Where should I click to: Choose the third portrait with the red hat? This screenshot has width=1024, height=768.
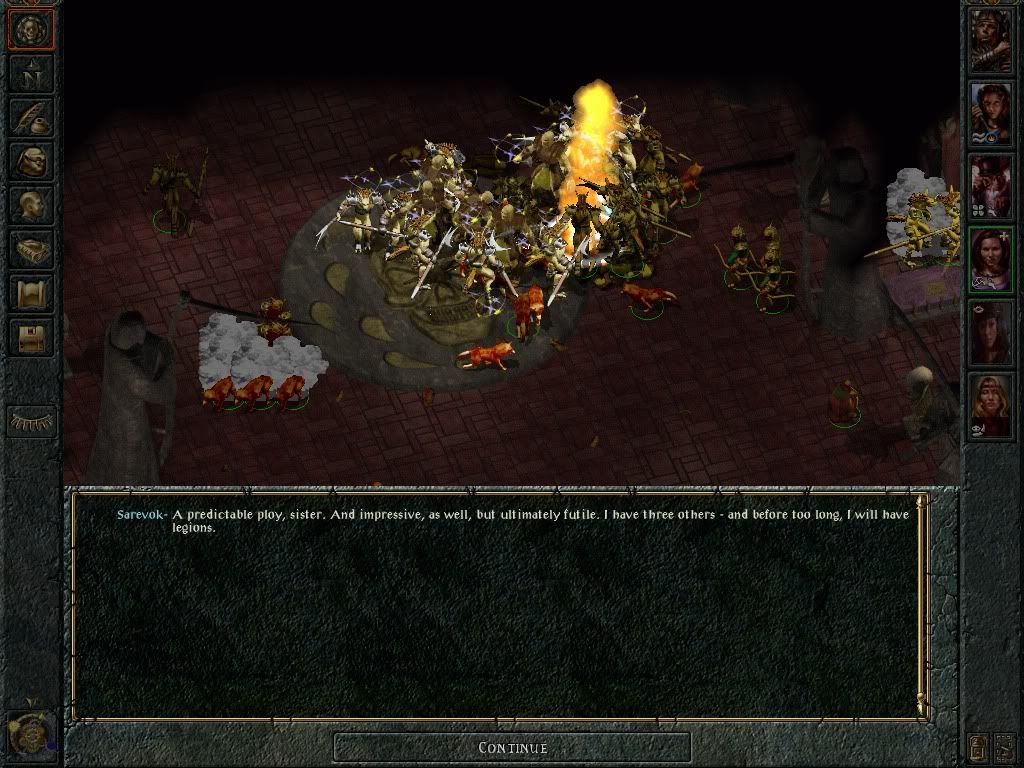tap(990, 186)
